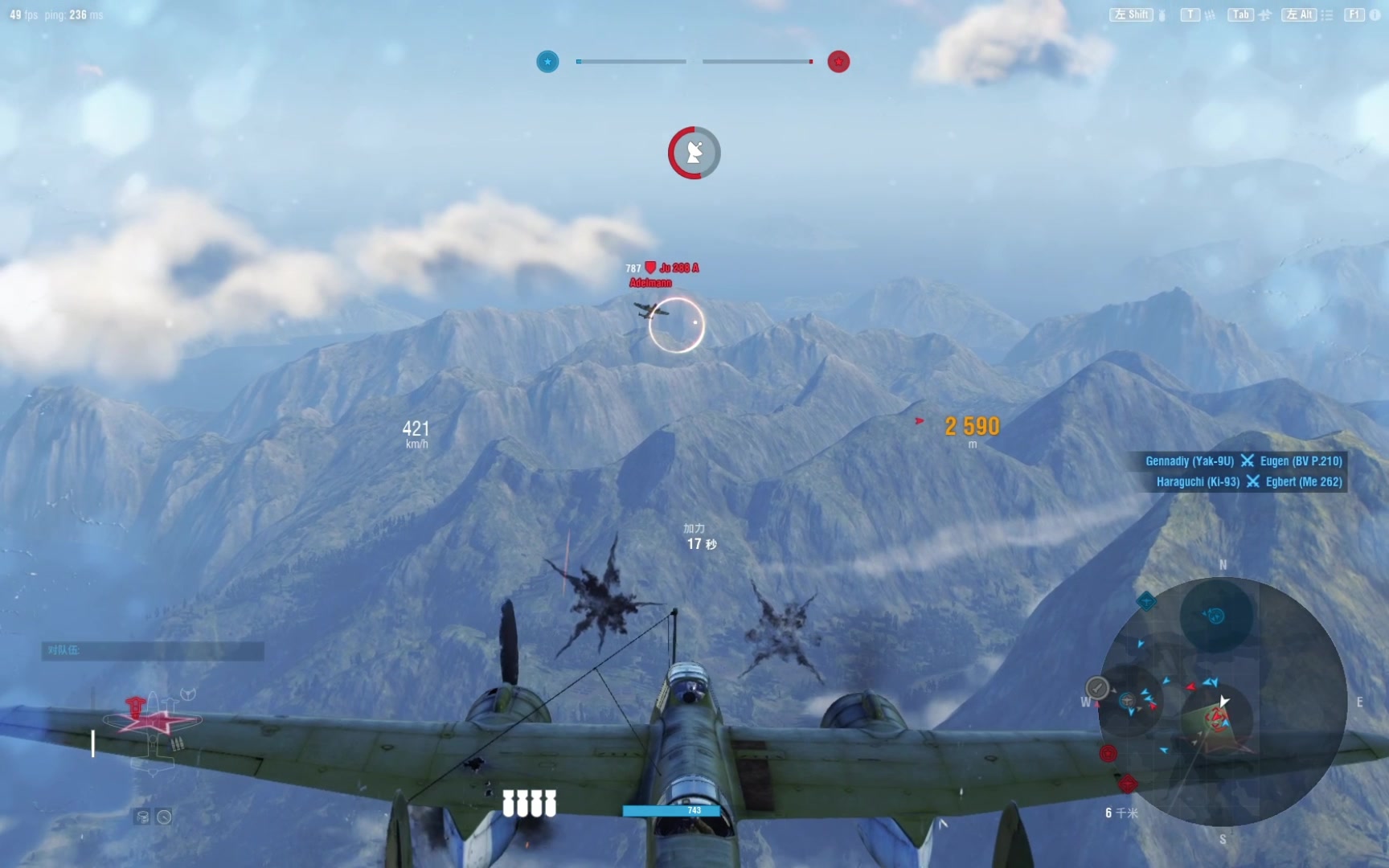Click the paint bucket consumable slot
Screen dimensions: 1389x868
coord(142,817)
